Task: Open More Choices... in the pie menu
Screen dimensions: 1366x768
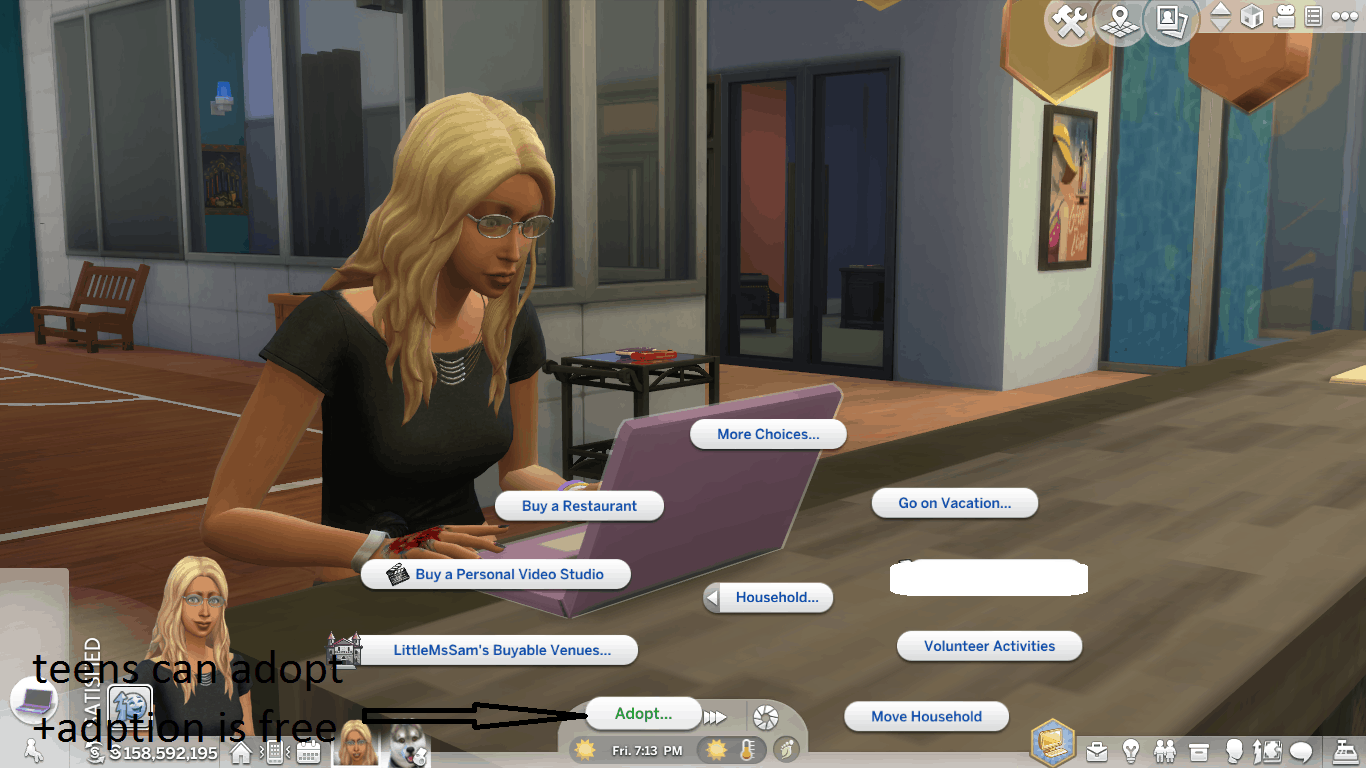Action: click(x=768, y=434)
